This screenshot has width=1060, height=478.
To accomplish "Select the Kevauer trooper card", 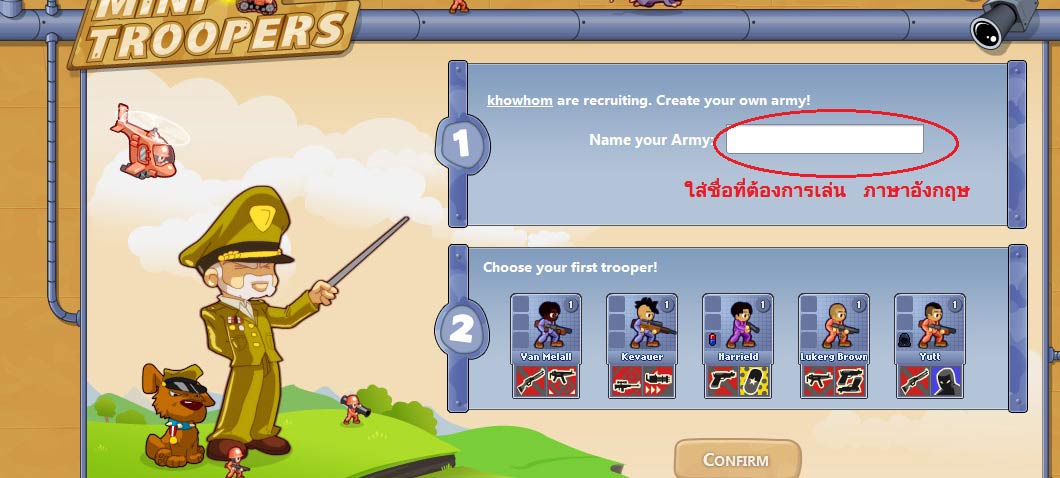I will (x=641, y=345).
